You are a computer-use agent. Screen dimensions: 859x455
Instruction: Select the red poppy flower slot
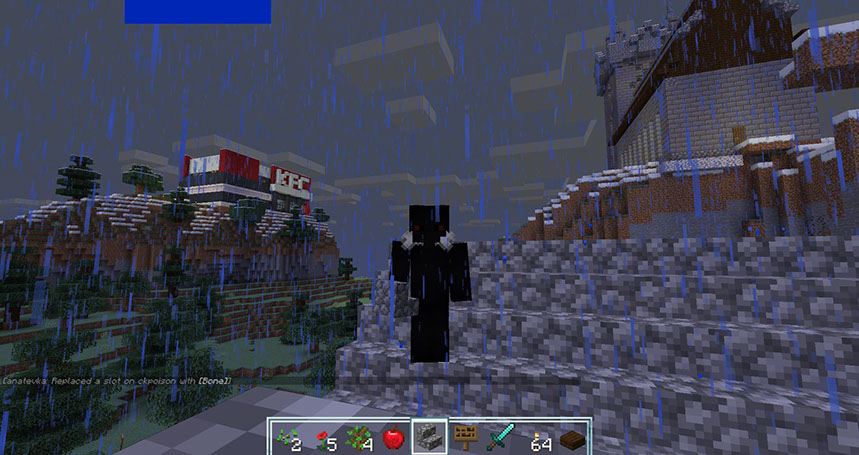[323, 437]
